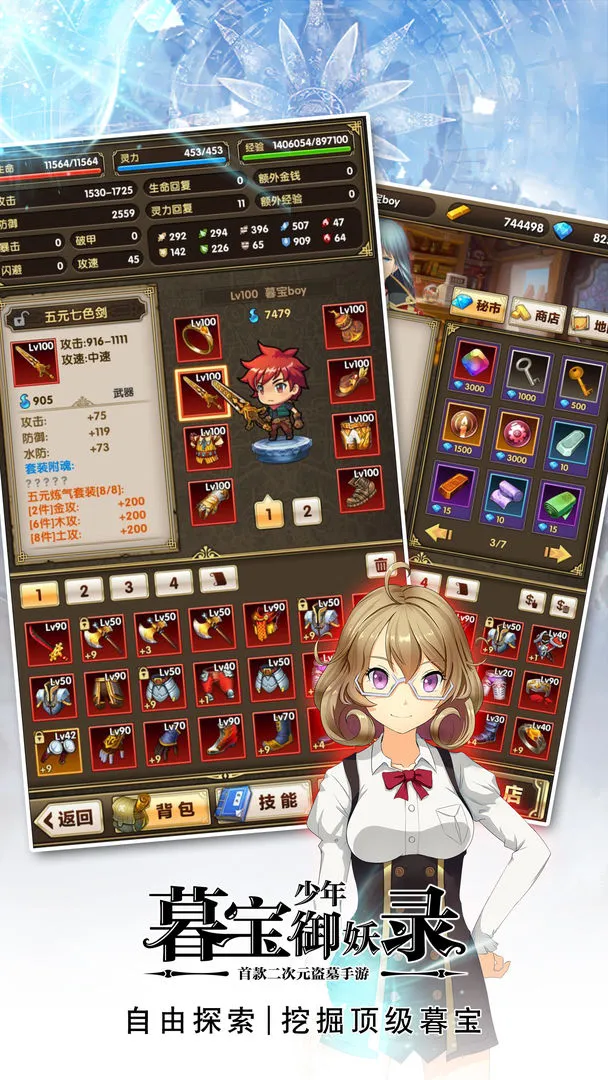Select the Lv90 red curved sword in the bag
The width and height of the screenshot is (608, 1080).
click(x=48, y=642)
